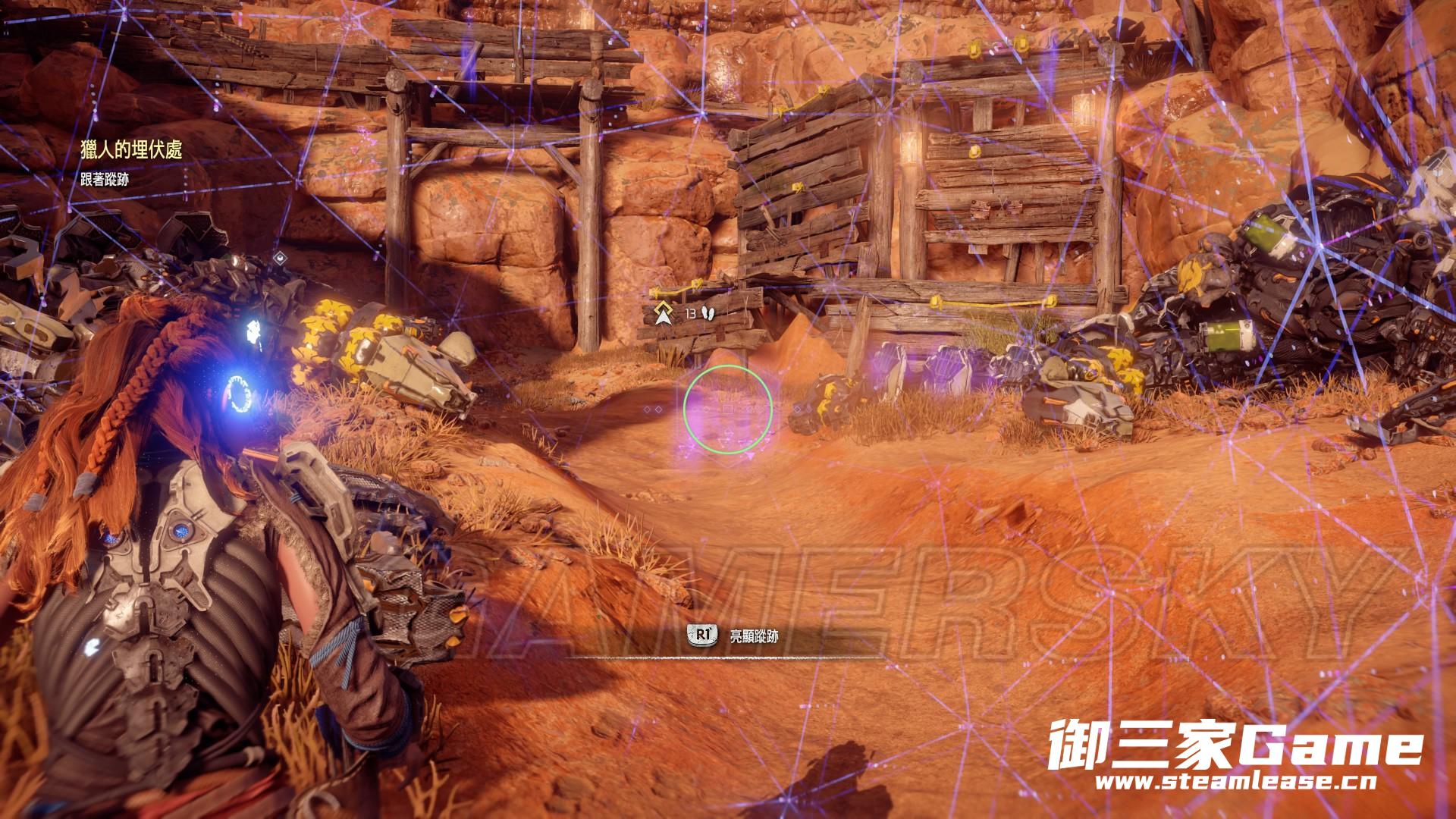The width and height of the screenshot is (1456, 819).
Task: Select the 獵人的埋伏處 quest tracker title
Action: 131,149
